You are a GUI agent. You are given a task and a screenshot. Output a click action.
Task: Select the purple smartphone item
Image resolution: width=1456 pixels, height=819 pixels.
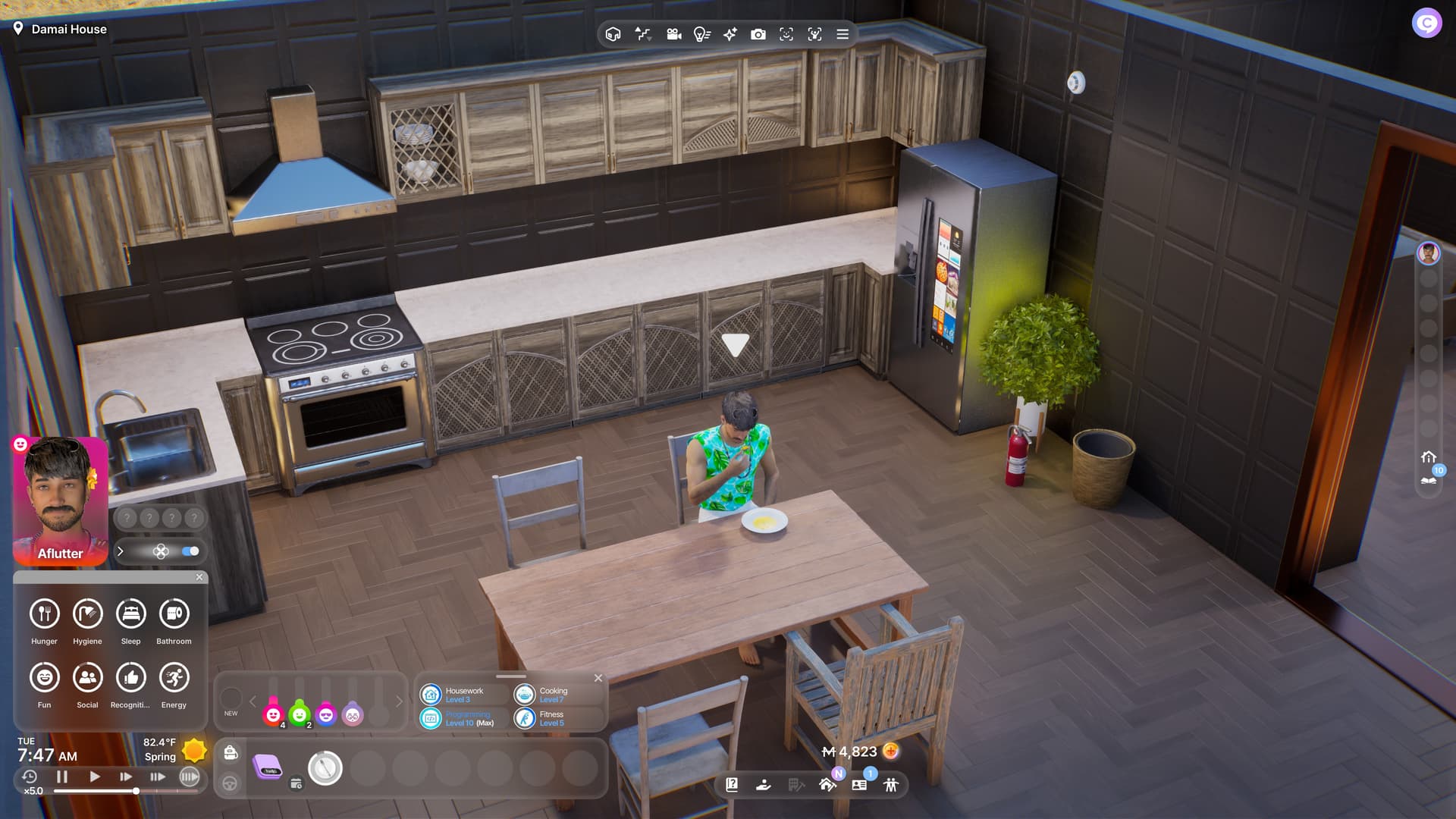coord(267,767)
